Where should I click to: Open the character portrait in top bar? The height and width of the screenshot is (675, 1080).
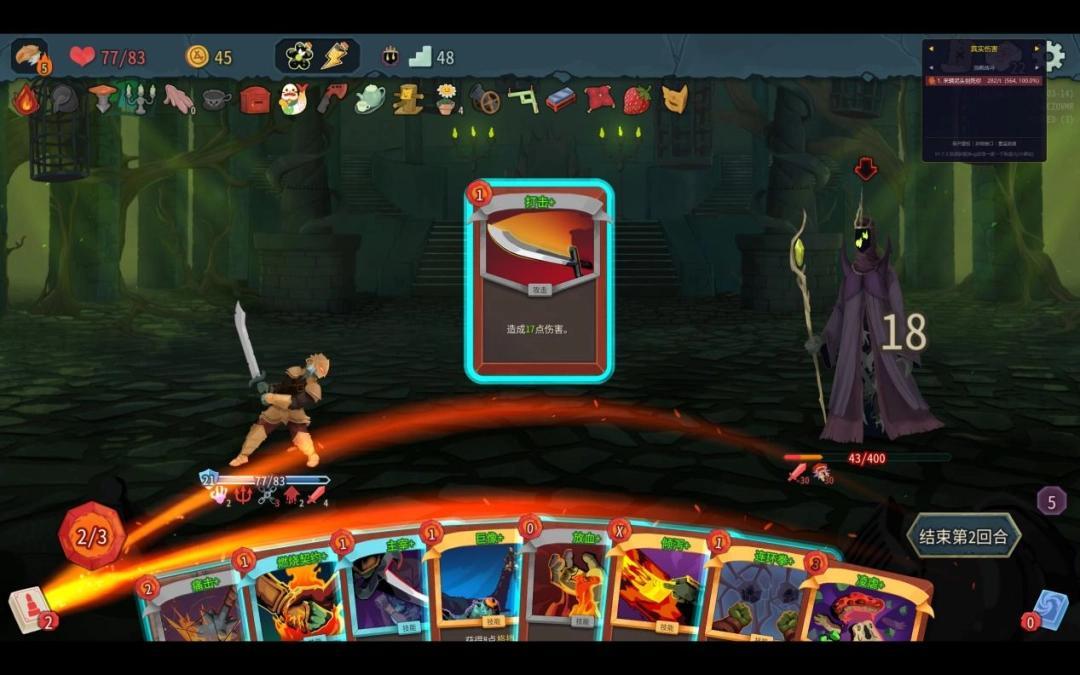pyautogui.click(x=28, y=55)
